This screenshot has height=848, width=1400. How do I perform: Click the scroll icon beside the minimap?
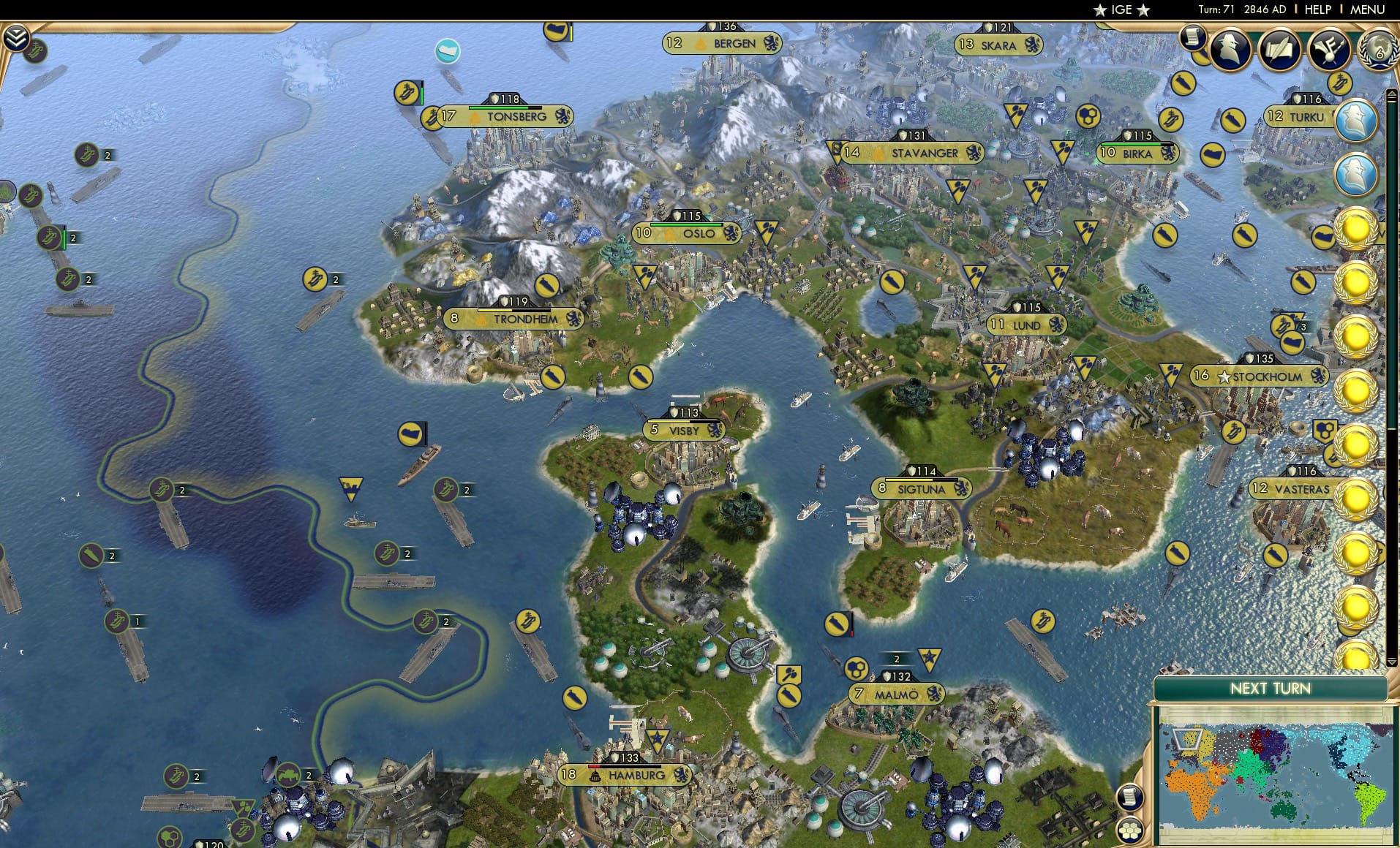[1130, 796]
